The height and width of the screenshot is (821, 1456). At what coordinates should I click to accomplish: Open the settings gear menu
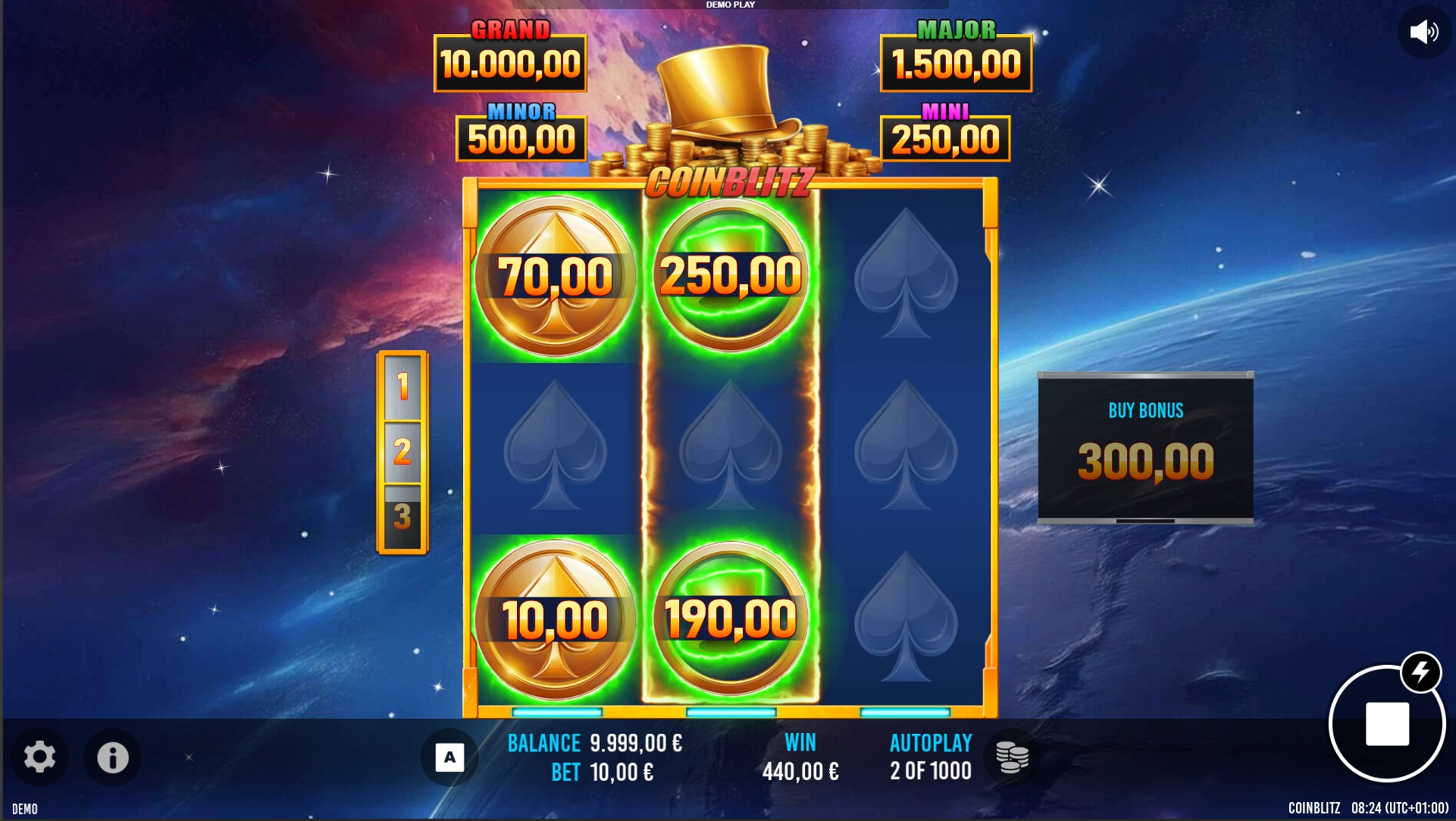pyautogui.click(x=39, y=757)
